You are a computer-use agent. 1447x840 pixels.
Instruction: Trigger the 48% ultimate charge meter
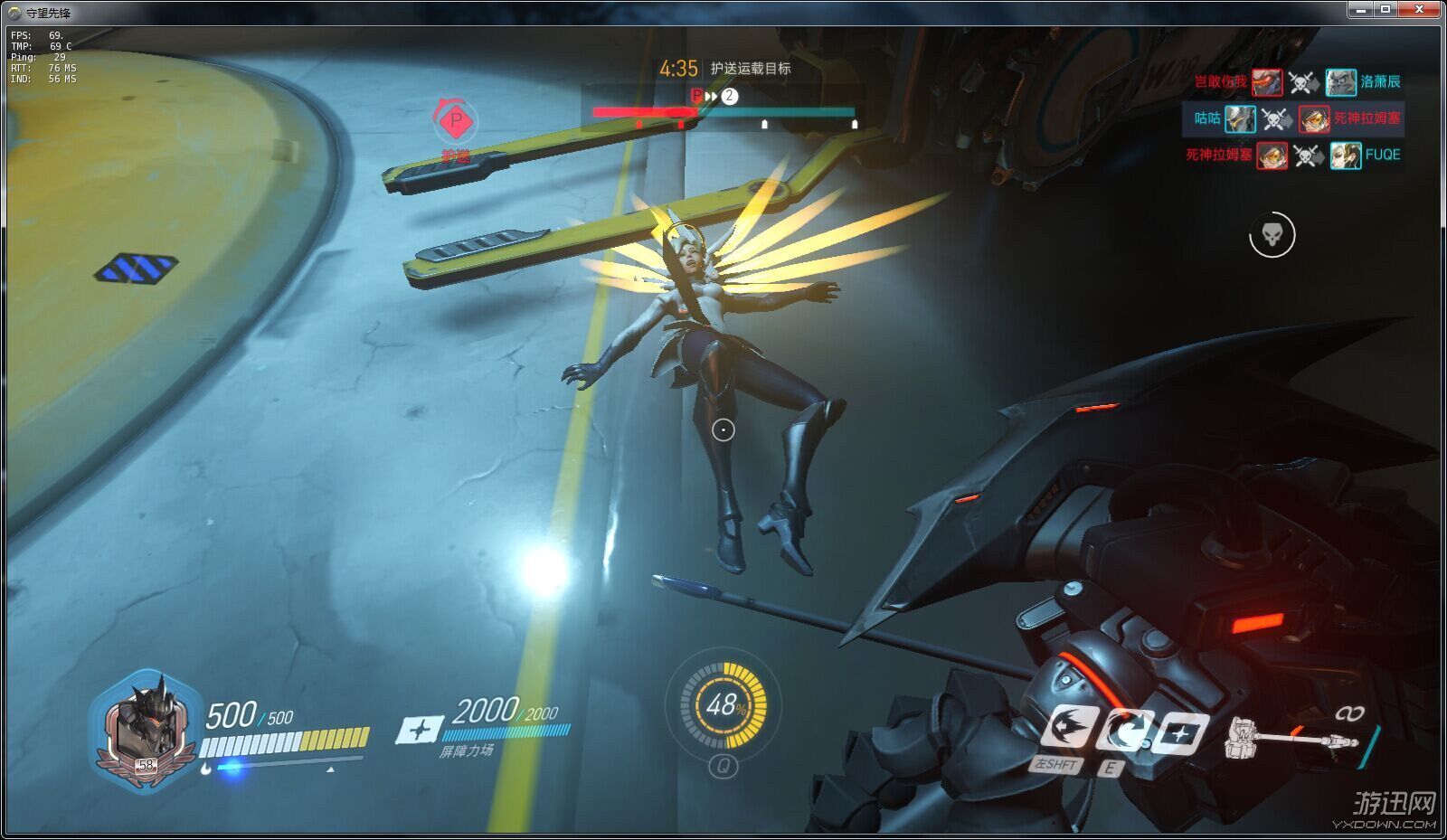(x=723, y=704)
